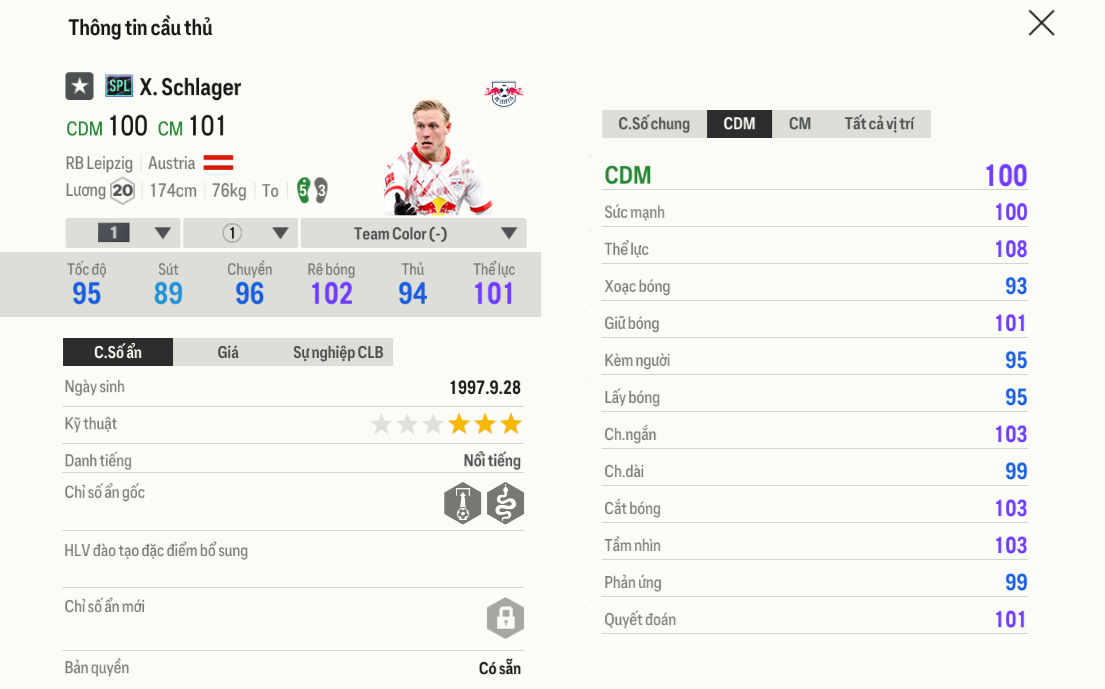This screenshot has width=1105, height=689.
Task: Open the Sự nghiệp CLB tab
Action: tap(338, 352)
